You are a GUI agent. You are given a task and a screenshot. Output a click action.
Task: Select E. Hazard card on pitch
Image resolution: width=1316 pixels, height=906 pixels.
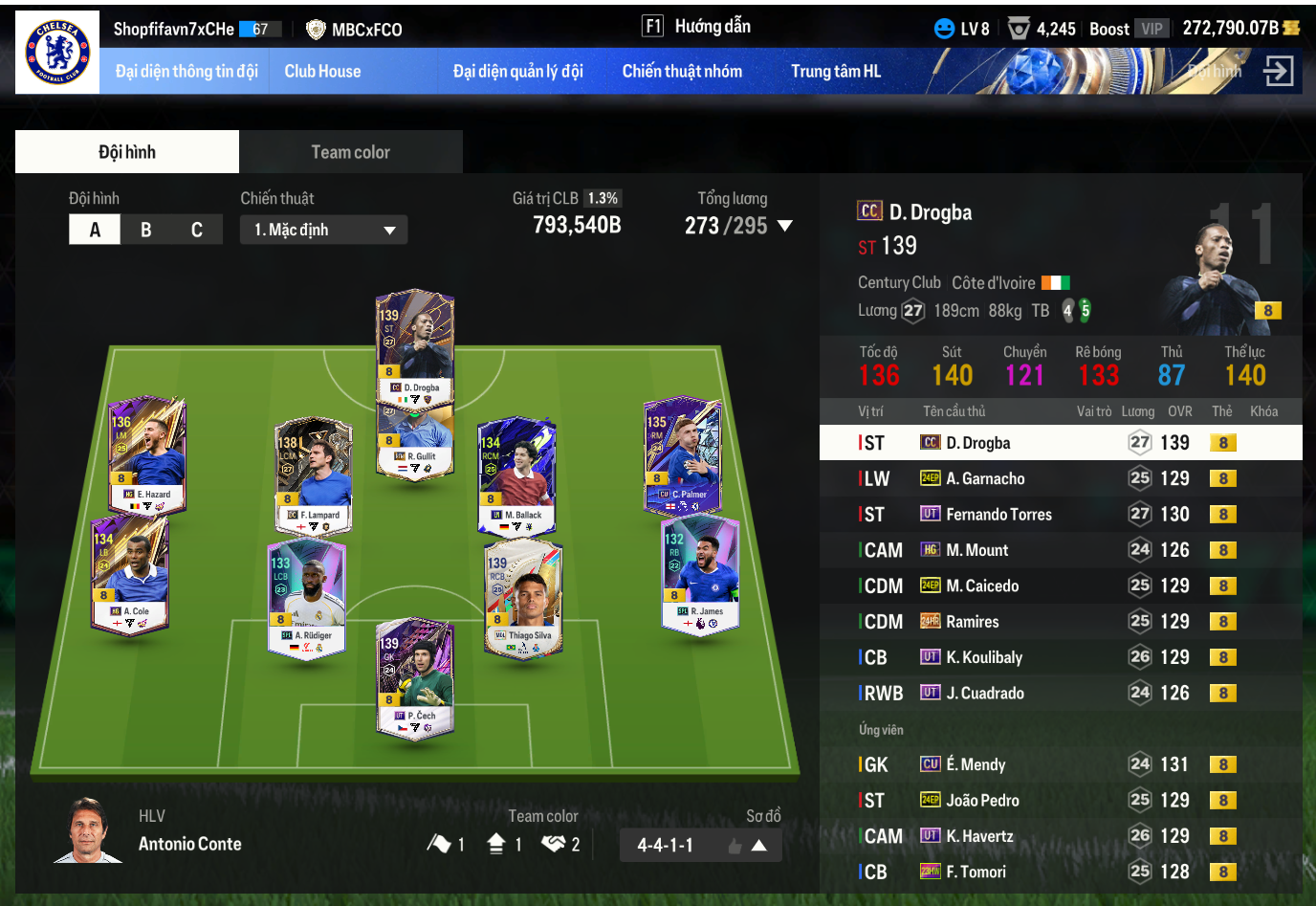146,455
